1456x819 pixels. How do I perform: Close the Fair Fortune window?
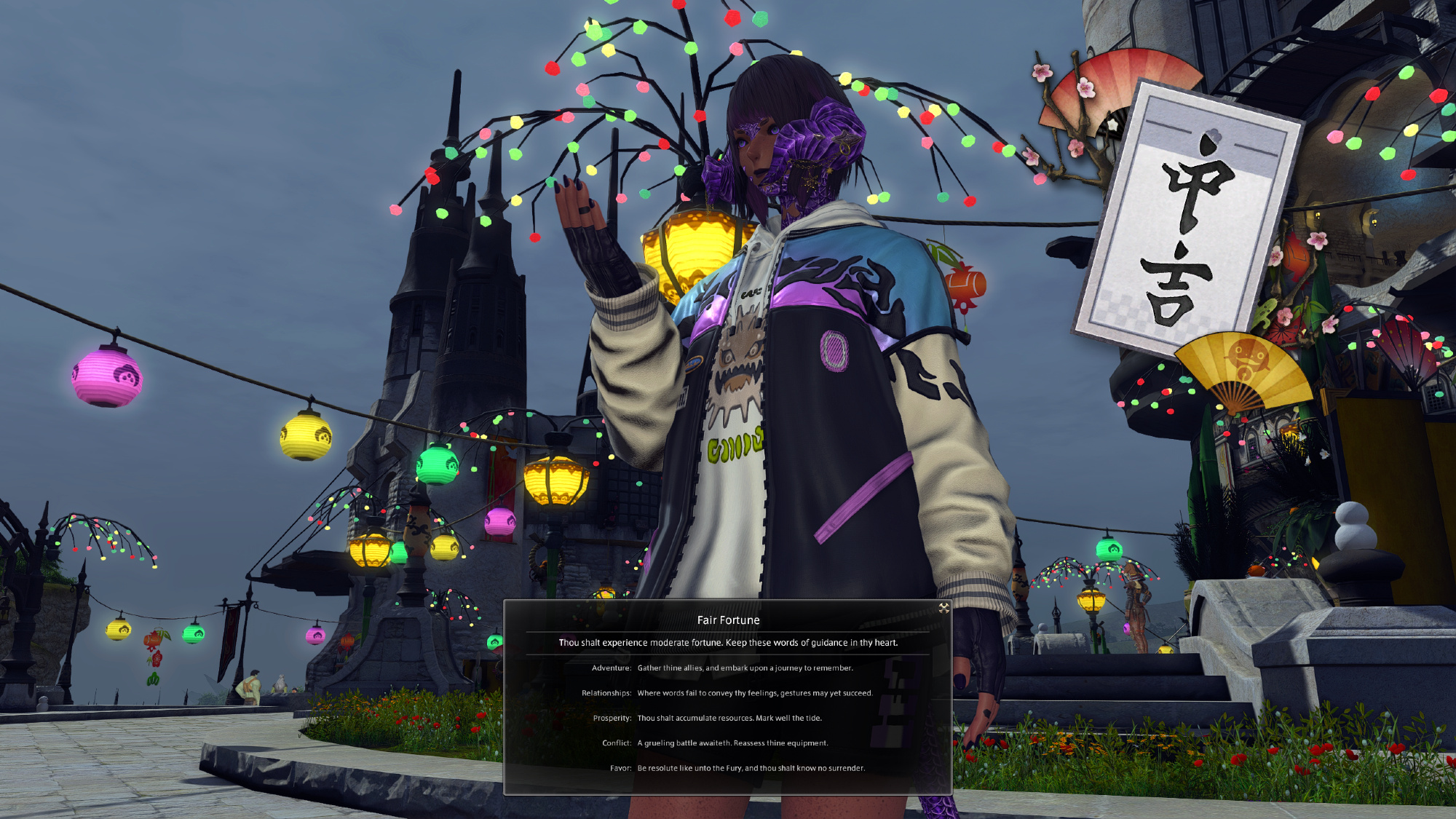pos(943,608)
